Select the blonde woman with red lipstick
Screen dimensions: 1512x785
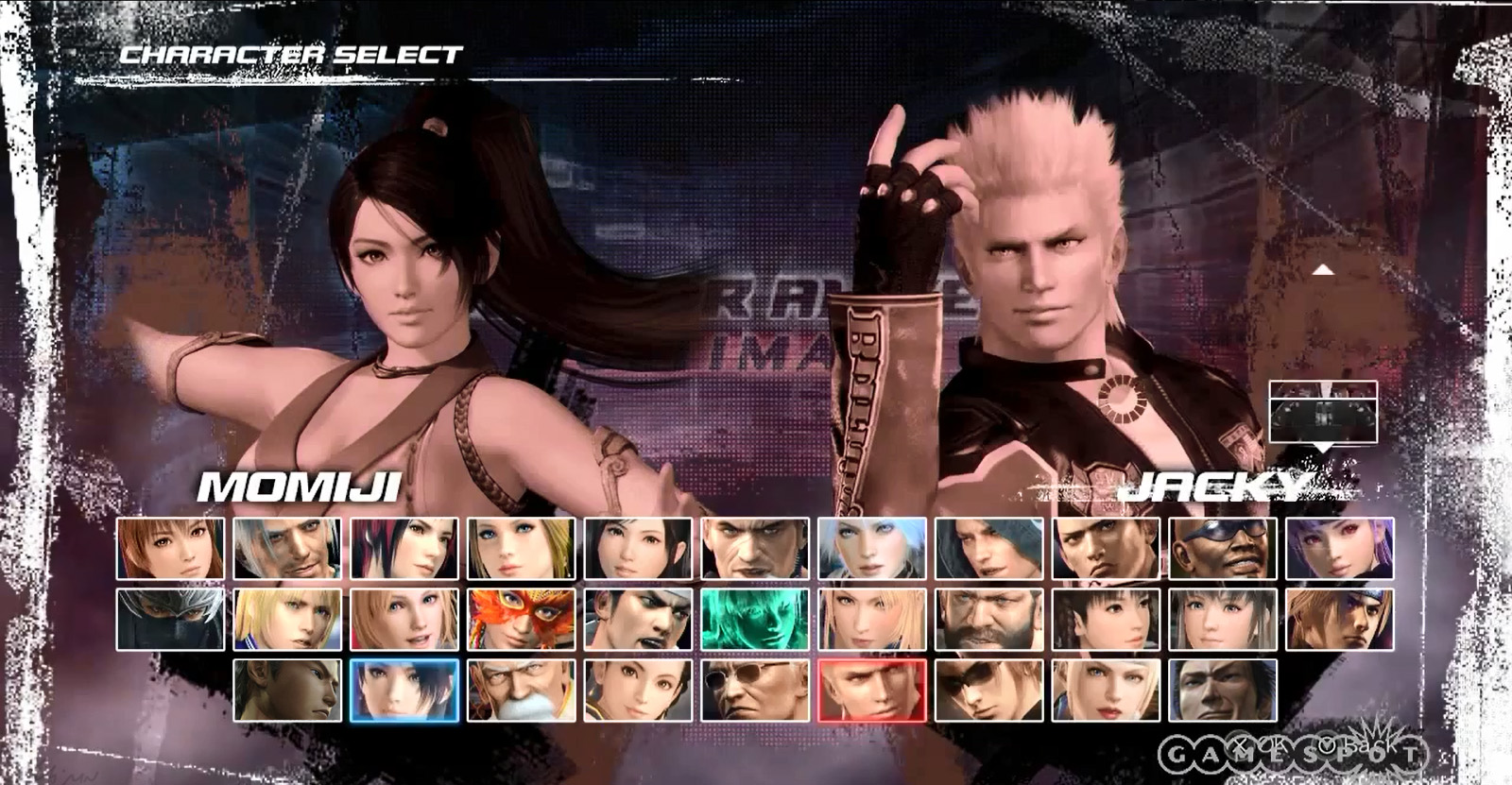[x=1106, y=691]
